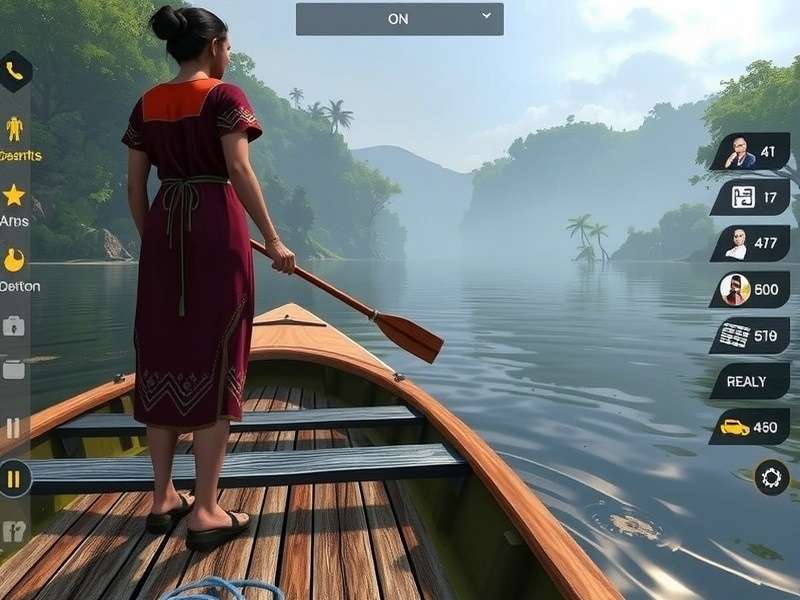Open the maze icon entry showing 17

click(751, 198)
